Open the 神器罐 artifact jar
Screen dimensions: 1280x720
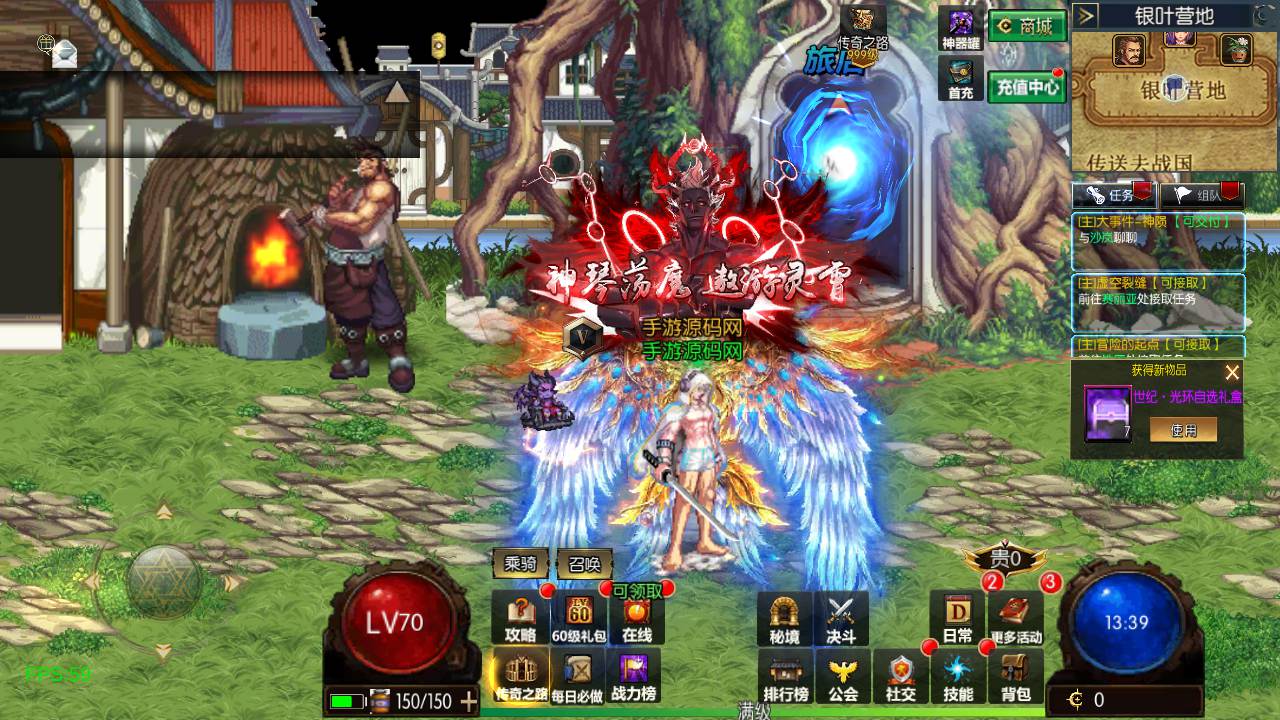tap(961, 29)
